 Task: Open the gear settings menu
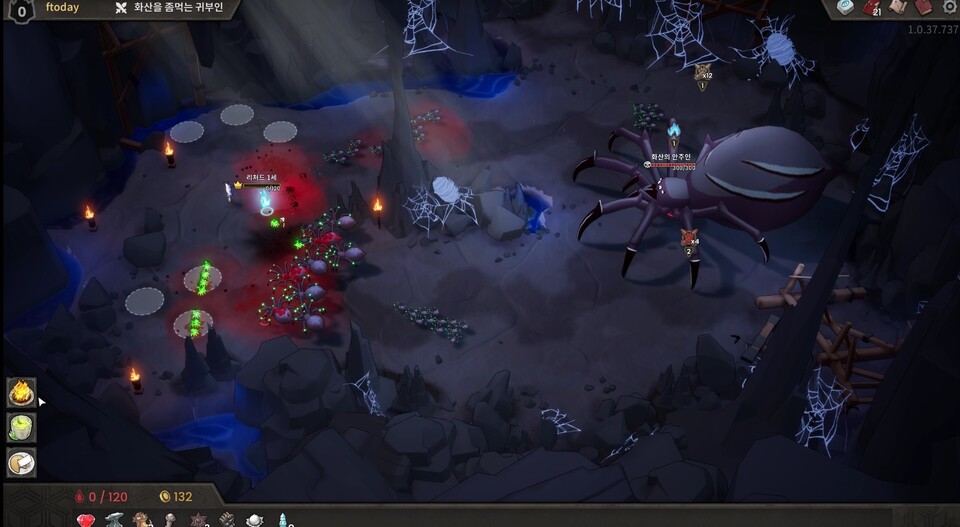tap(949, 7)
